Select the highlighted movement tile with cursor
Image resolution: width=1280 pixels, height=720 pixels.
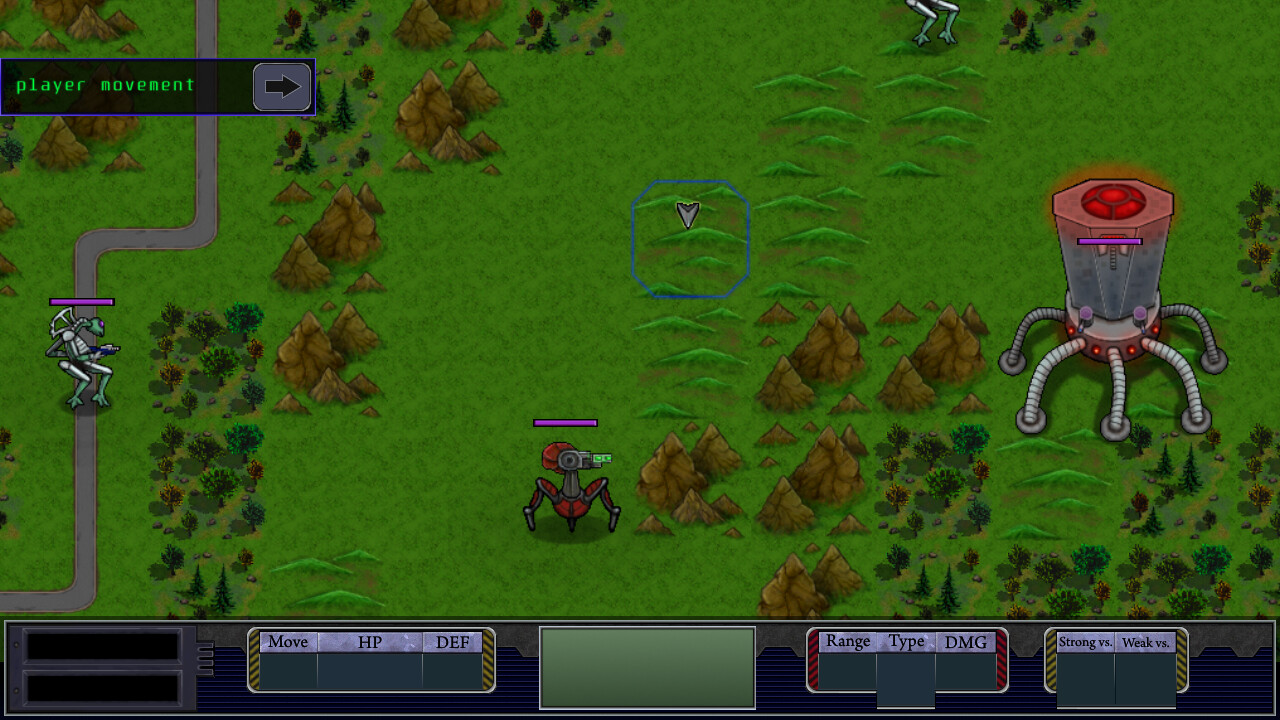(690, 238)
